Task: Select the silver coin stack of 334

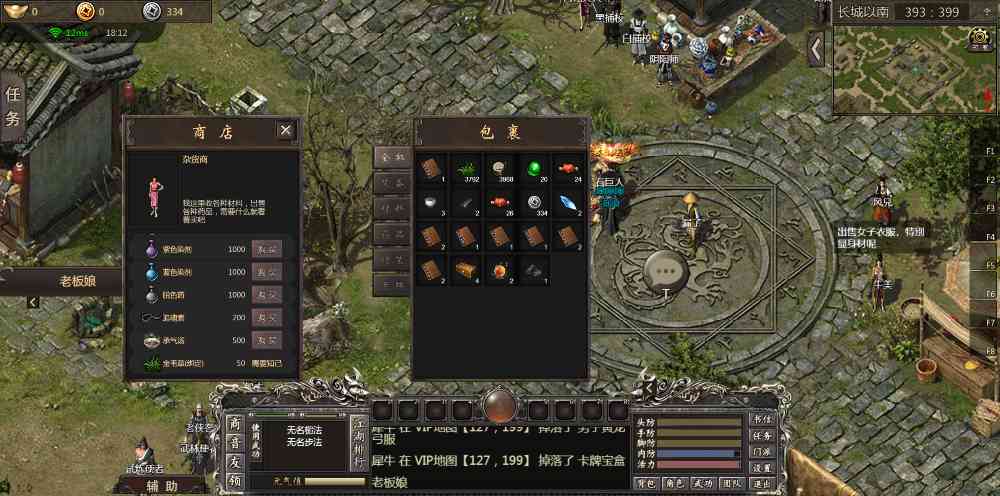Action: coord(534,202)
